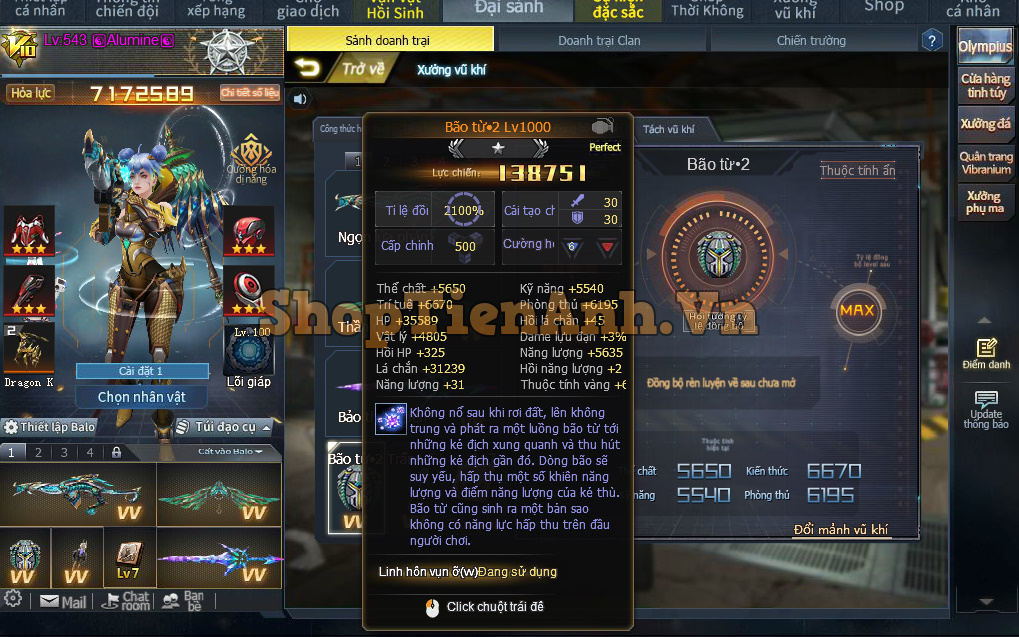Click the MAX button beside the grenade
Viewport: 1019px width, 637px height.
click(857, 310)
